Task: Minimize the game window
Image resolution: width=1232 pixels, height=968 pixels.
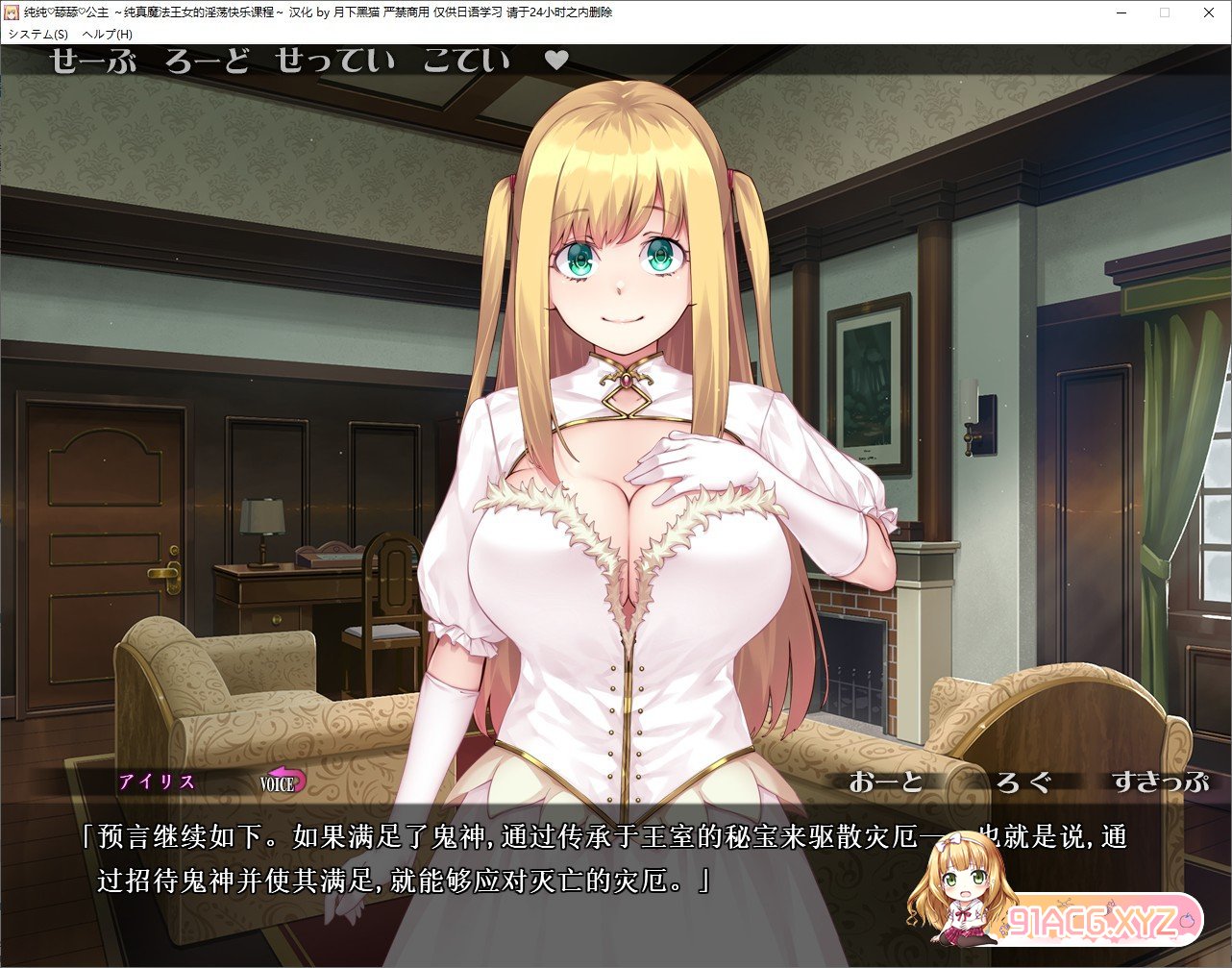Action: point(1121,12)
